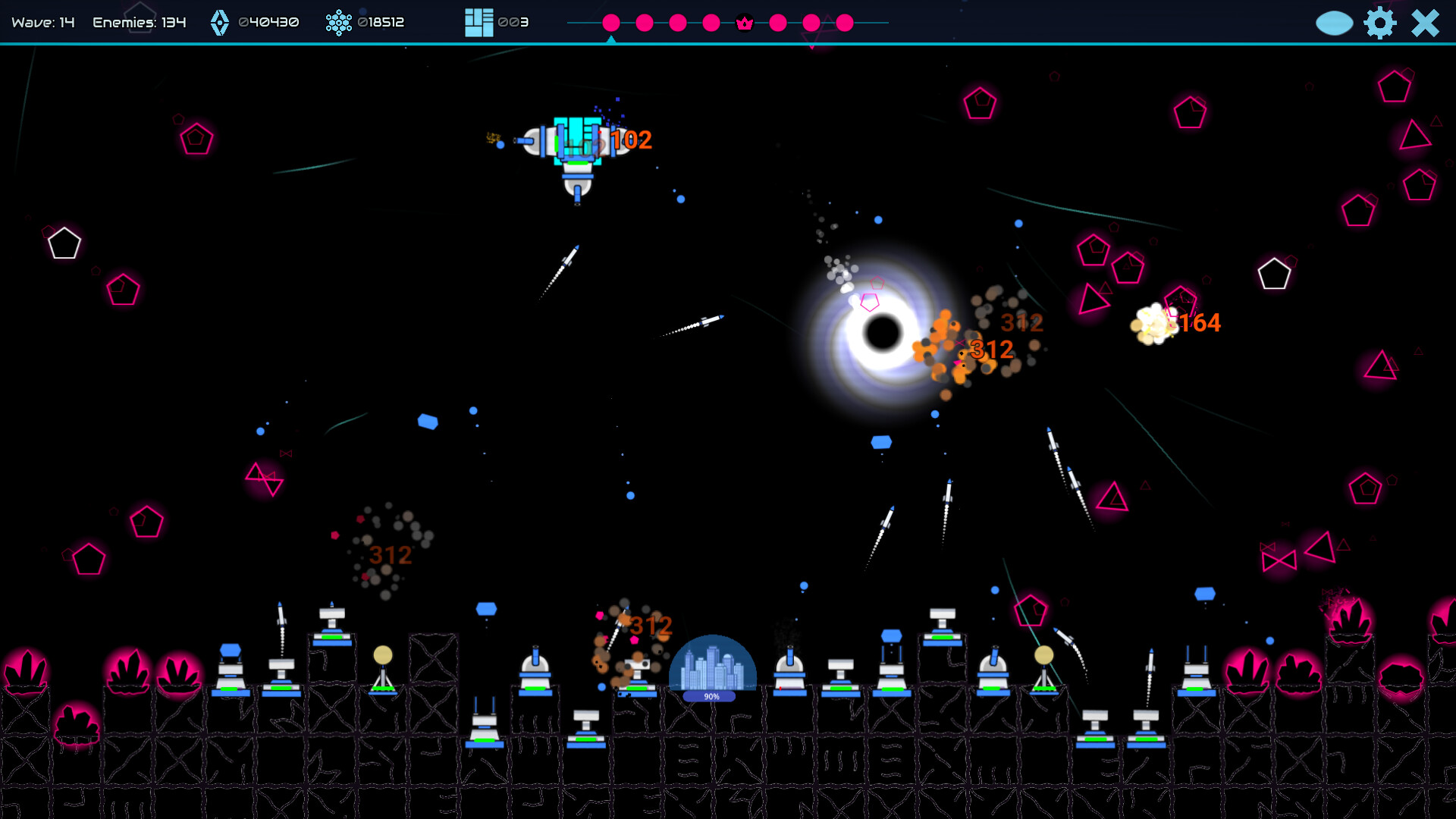Image resolution: width=1456 pixels, height=819 pixels.
Task: Click the oval pause button in the top bar
Action: click(x=1335, y=23)
